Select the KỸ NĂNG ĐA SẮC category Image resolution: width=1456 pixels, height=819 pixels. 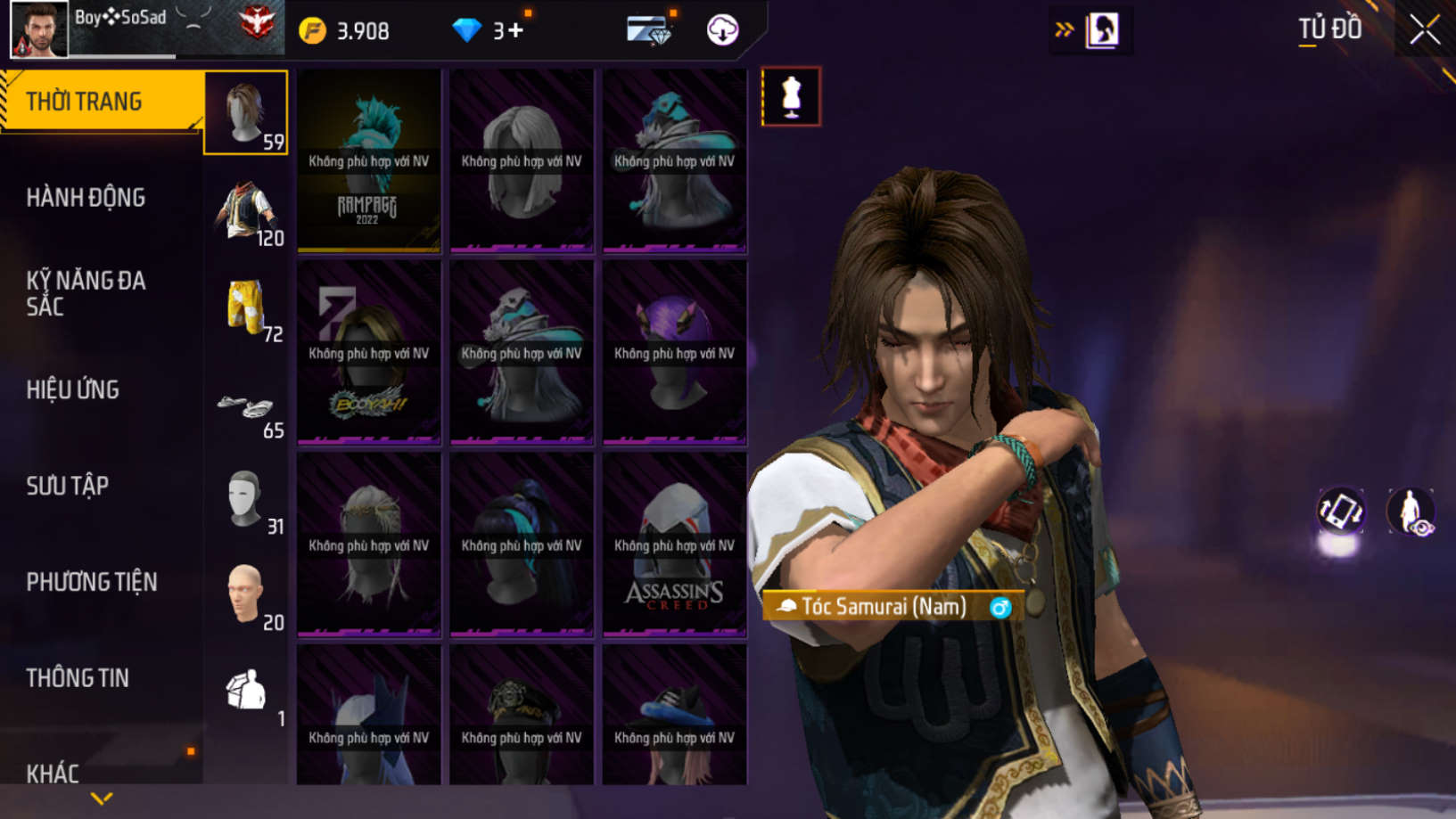[86, 293]
